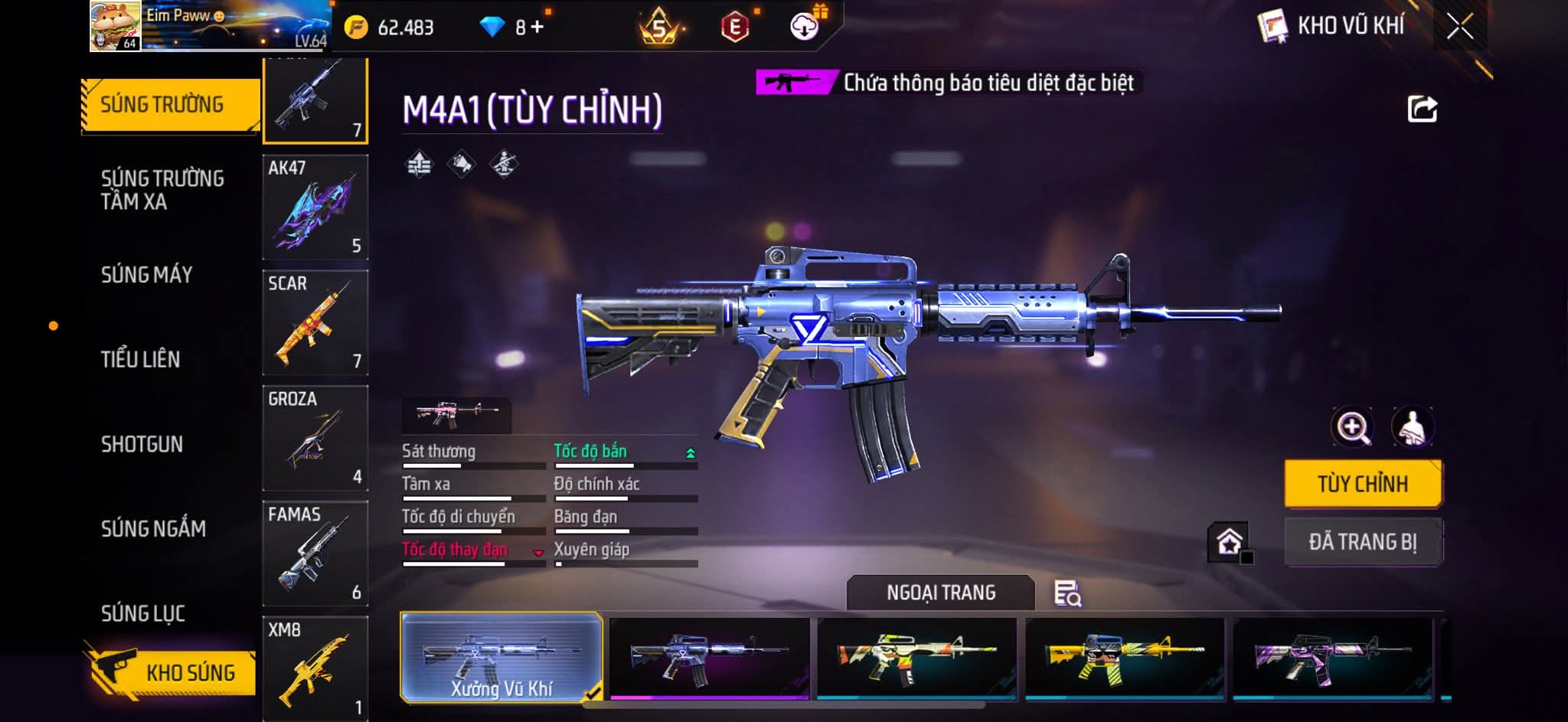Open the Tiểu Liên weapon category
Image resolution: width=1568 pixels, height=722 pixels.
(x=140, y=359)
